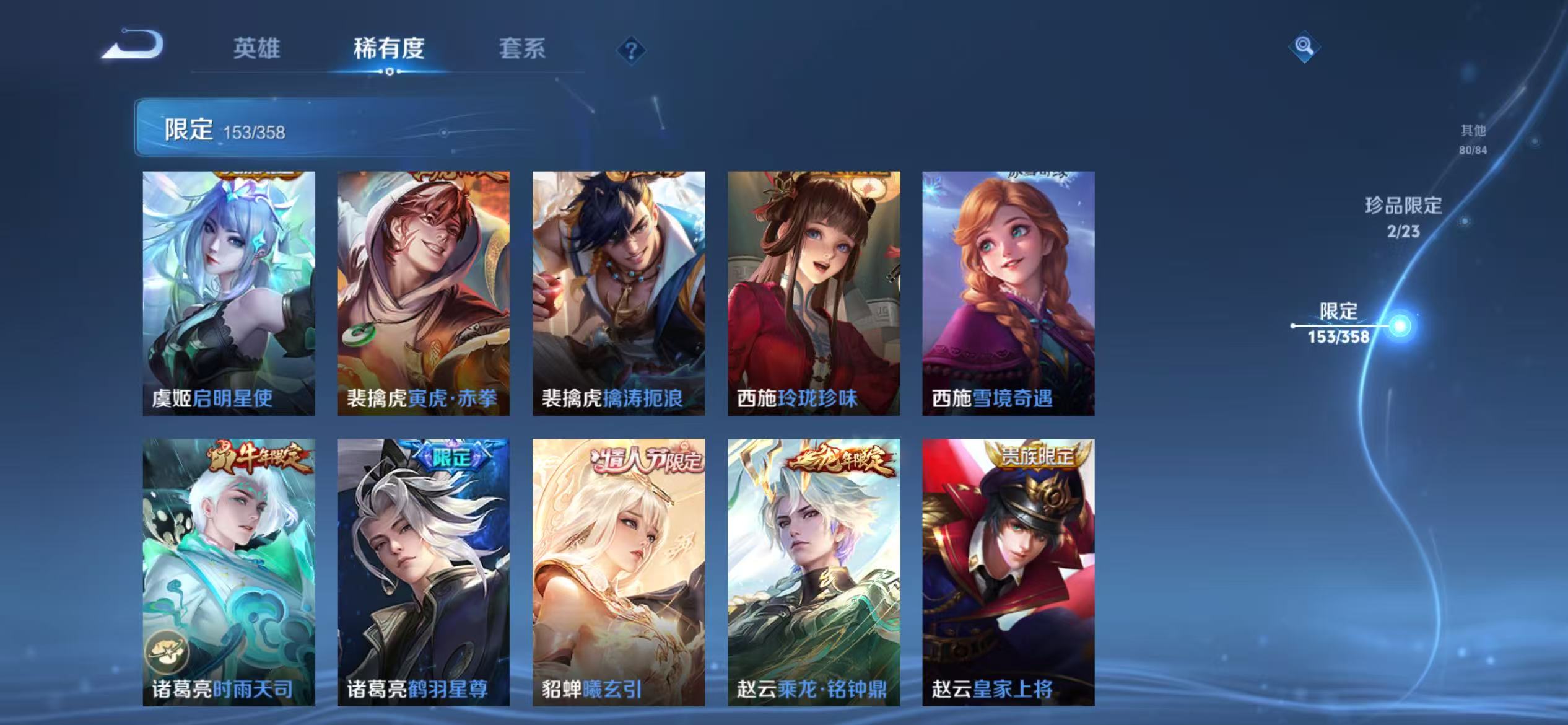Switch to the 英雄 tab
This screenshot has height=725, width=1568.
click(256, 50)
